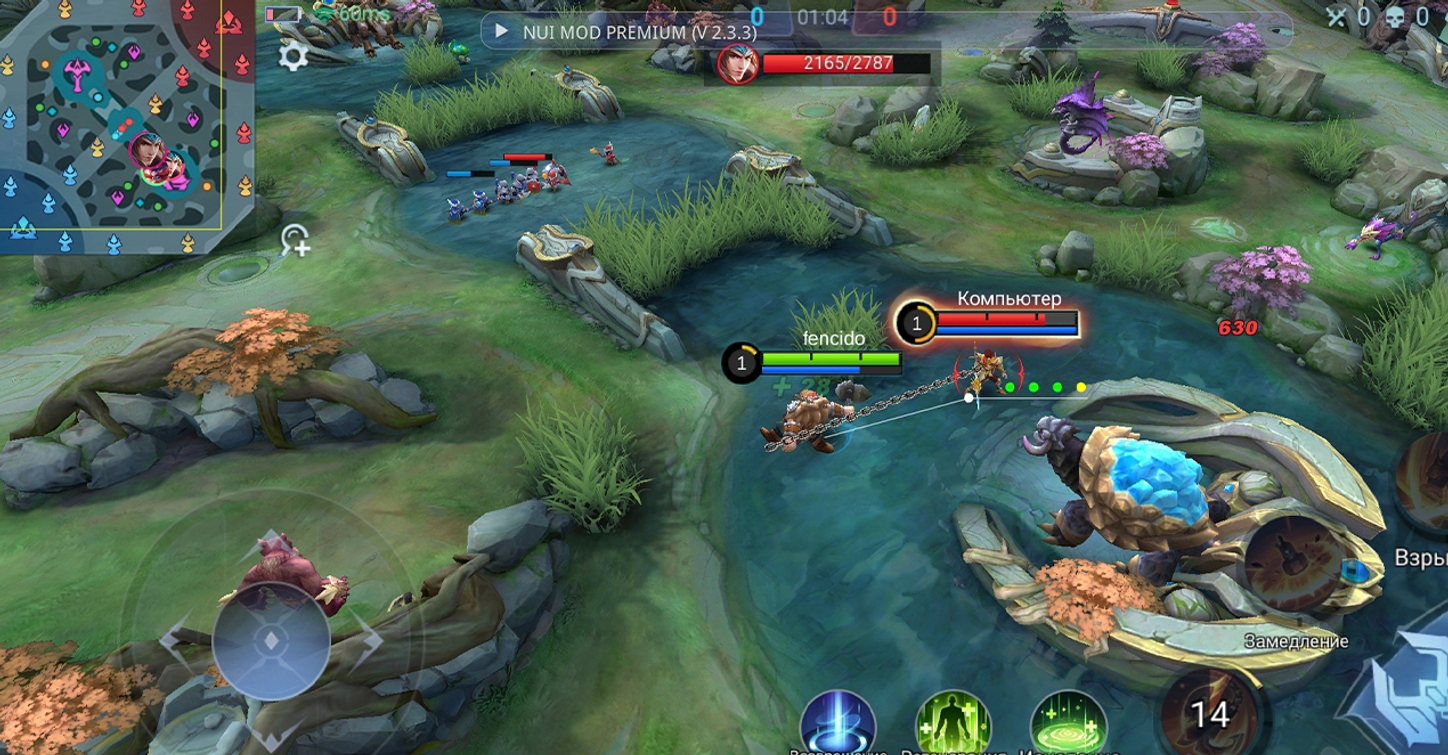The image size is (1448, 755).
Task: Select the enemy hero portrait by health readout
Action: click(738, 65)
